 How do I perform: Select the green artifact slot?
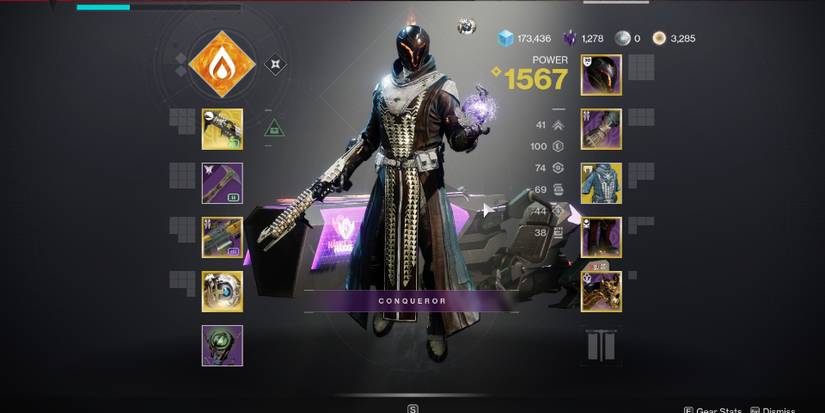pyautogui.click(x=222, y=345)
